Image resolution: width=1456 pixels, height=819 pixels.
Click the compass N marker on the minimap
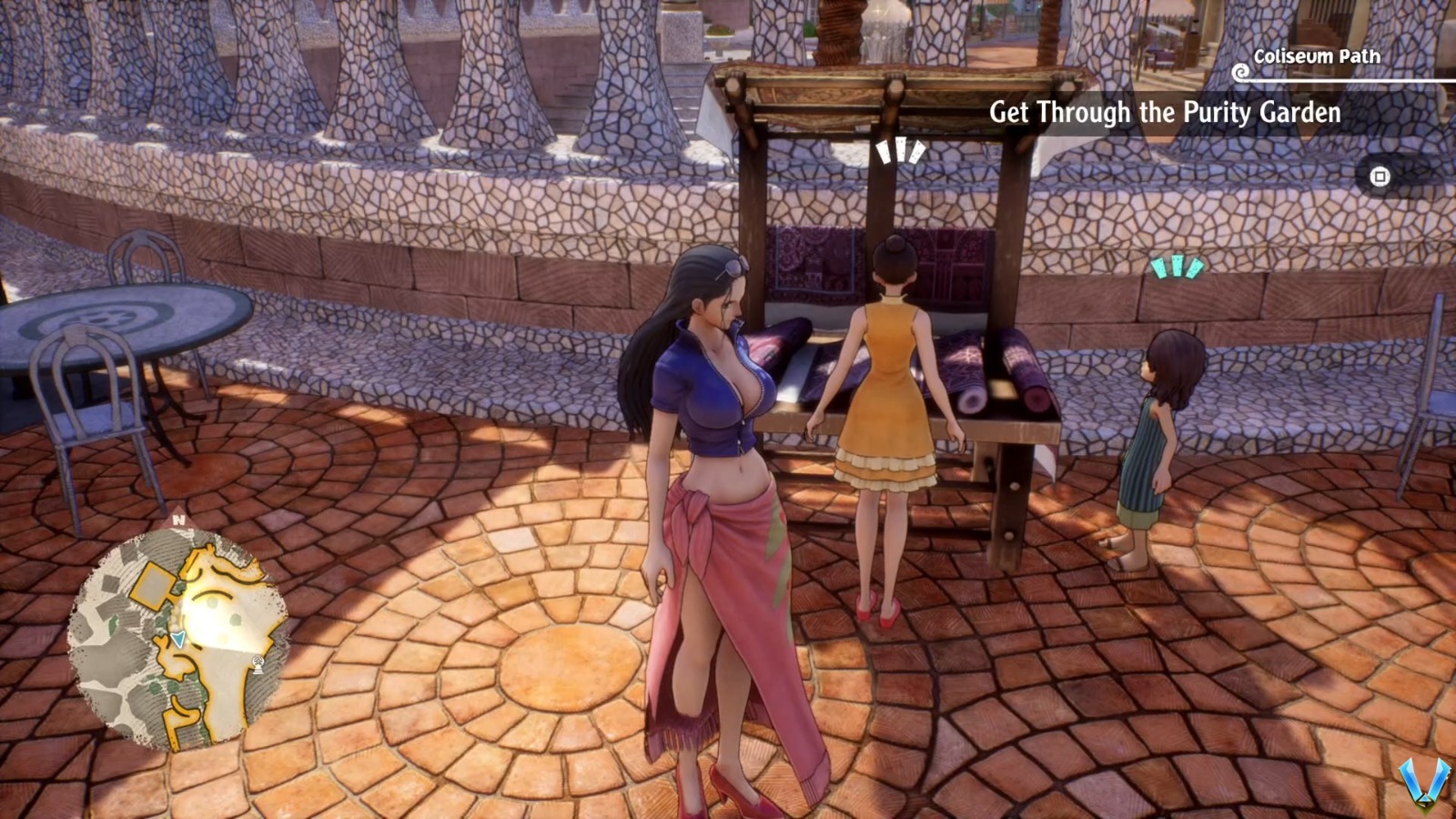(x=178, y=519)
